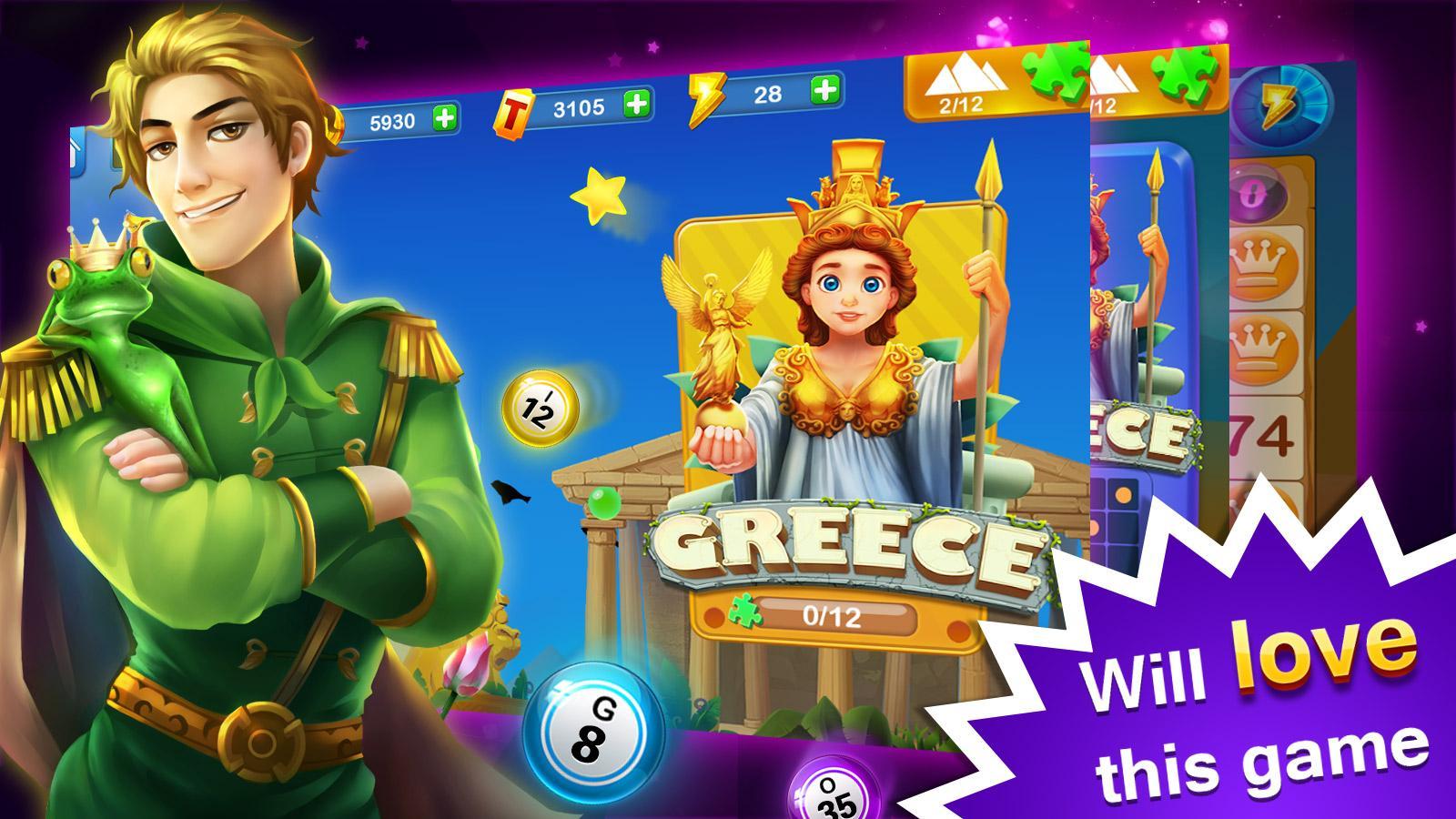
Task: Tap the plus button beside the ticket count
Action: (639, 106)
